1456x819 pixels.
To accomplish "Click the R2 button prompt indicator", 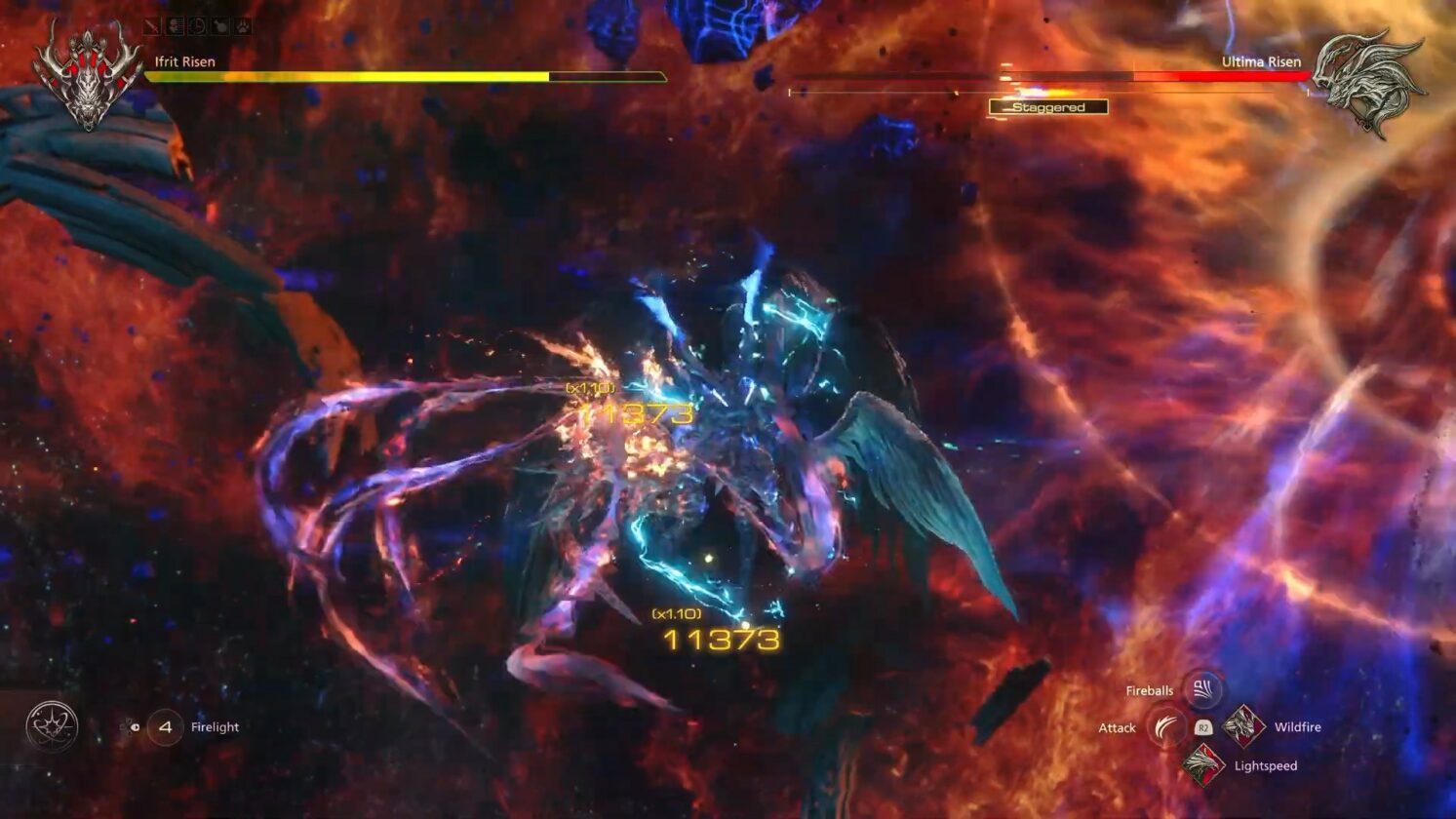I will point(1203,728).
